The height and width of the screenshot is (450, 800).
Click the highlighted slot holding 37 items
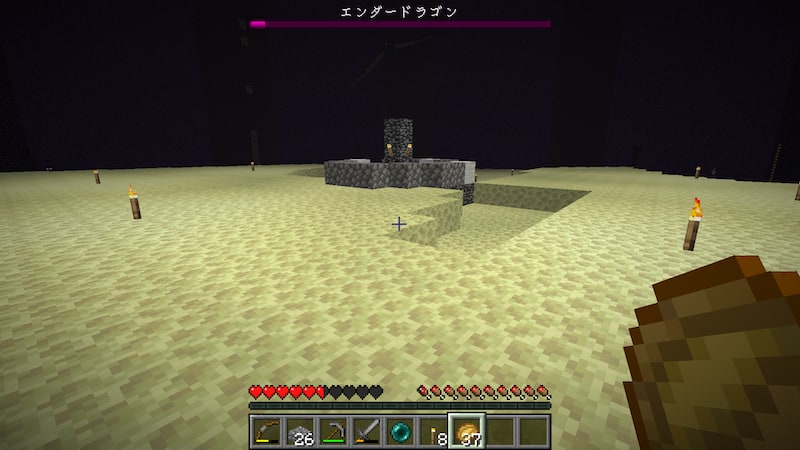point(466,432)
